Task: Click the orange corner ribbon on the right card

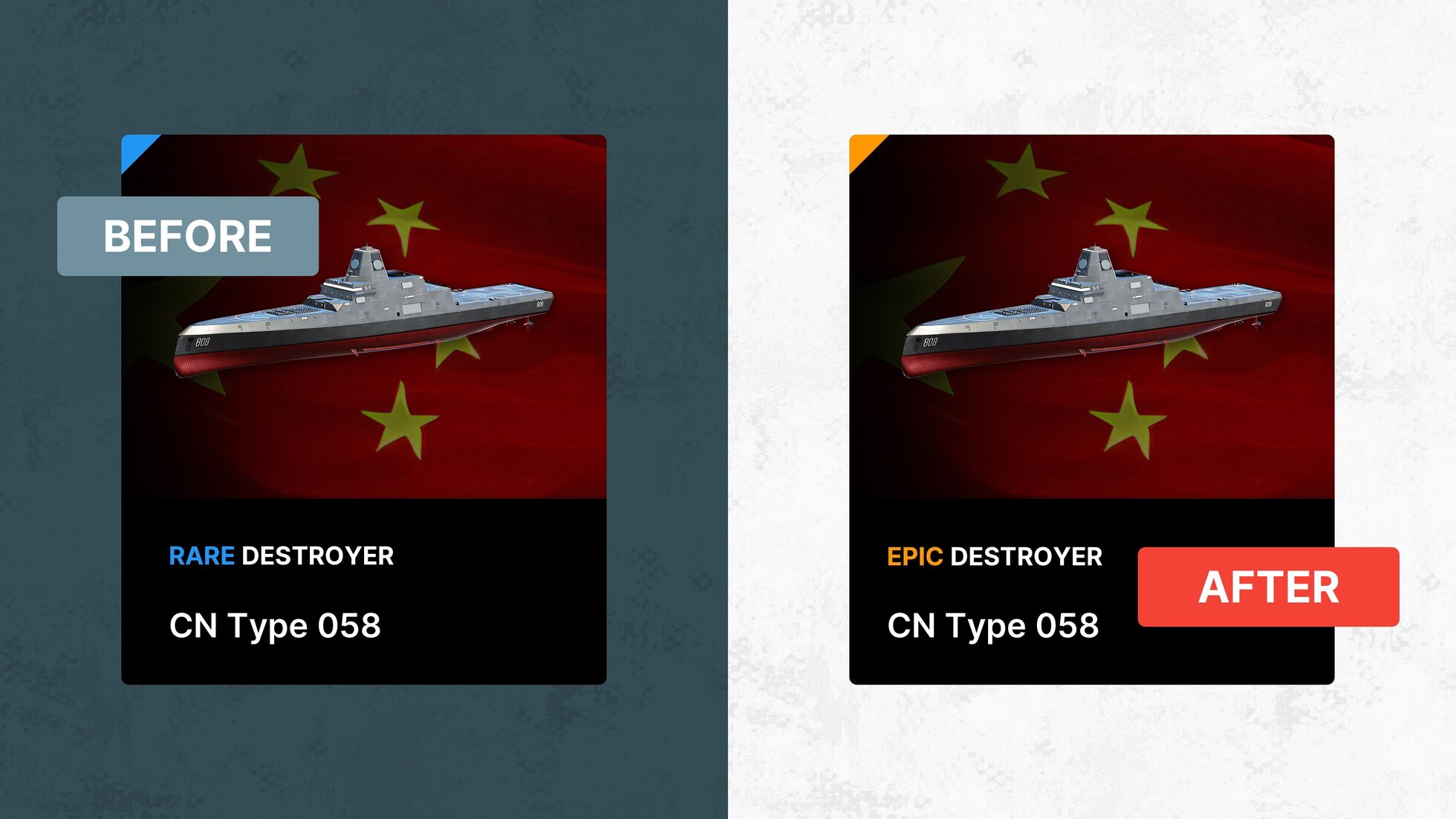Action: [x=862, y=149]
